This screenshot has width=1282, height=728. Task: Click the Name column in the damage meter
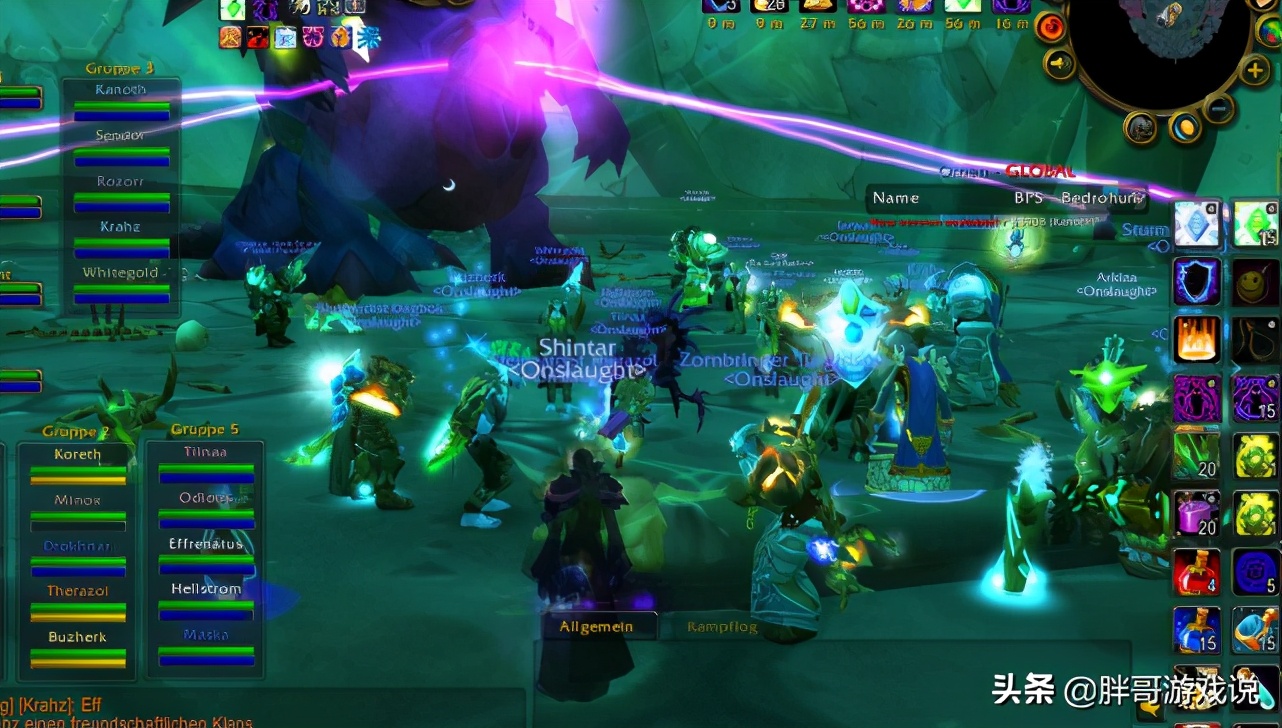pyautogui.click(x=896, y=198)
